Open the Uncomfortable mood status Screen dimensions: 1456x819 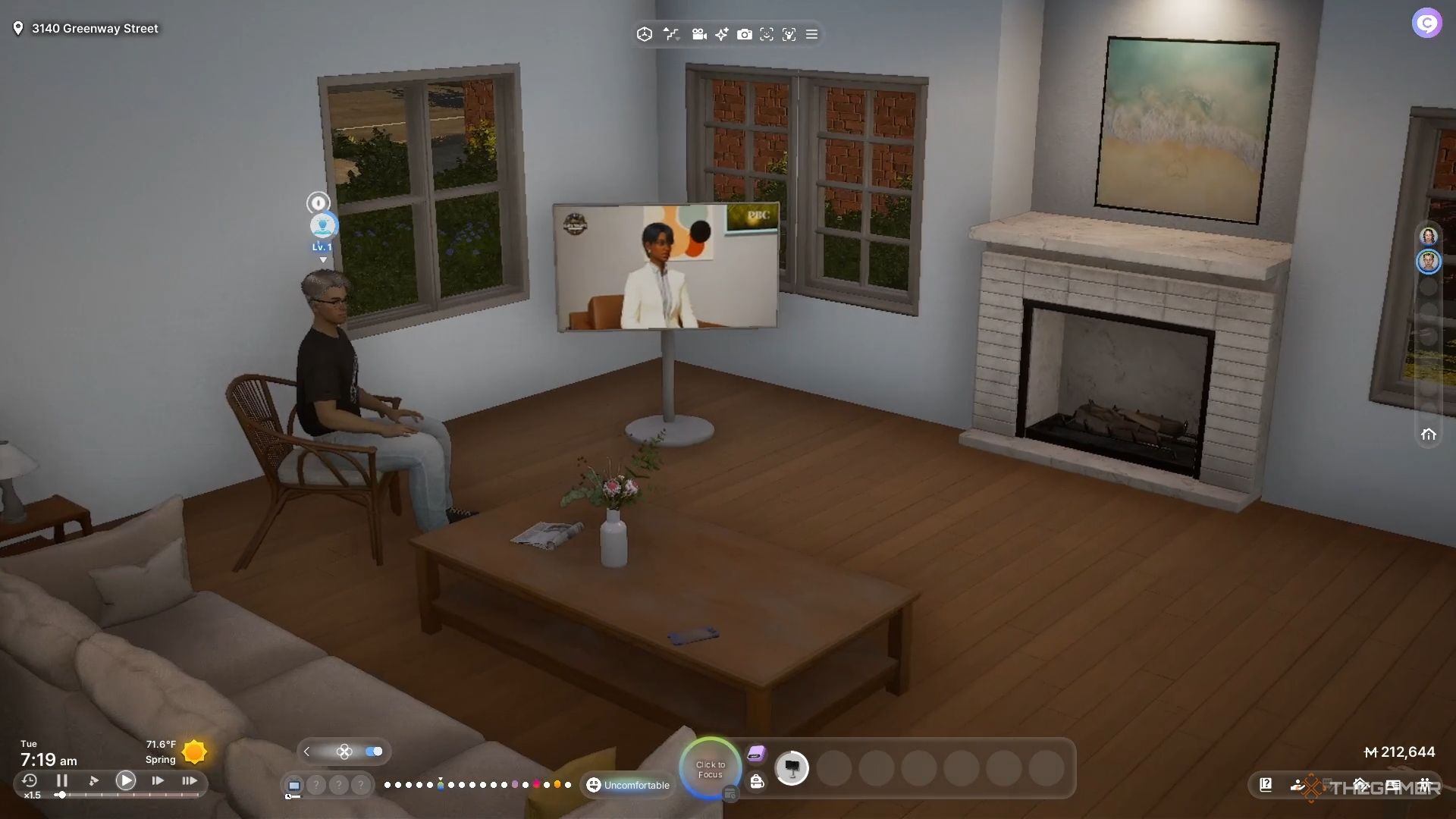629,785
